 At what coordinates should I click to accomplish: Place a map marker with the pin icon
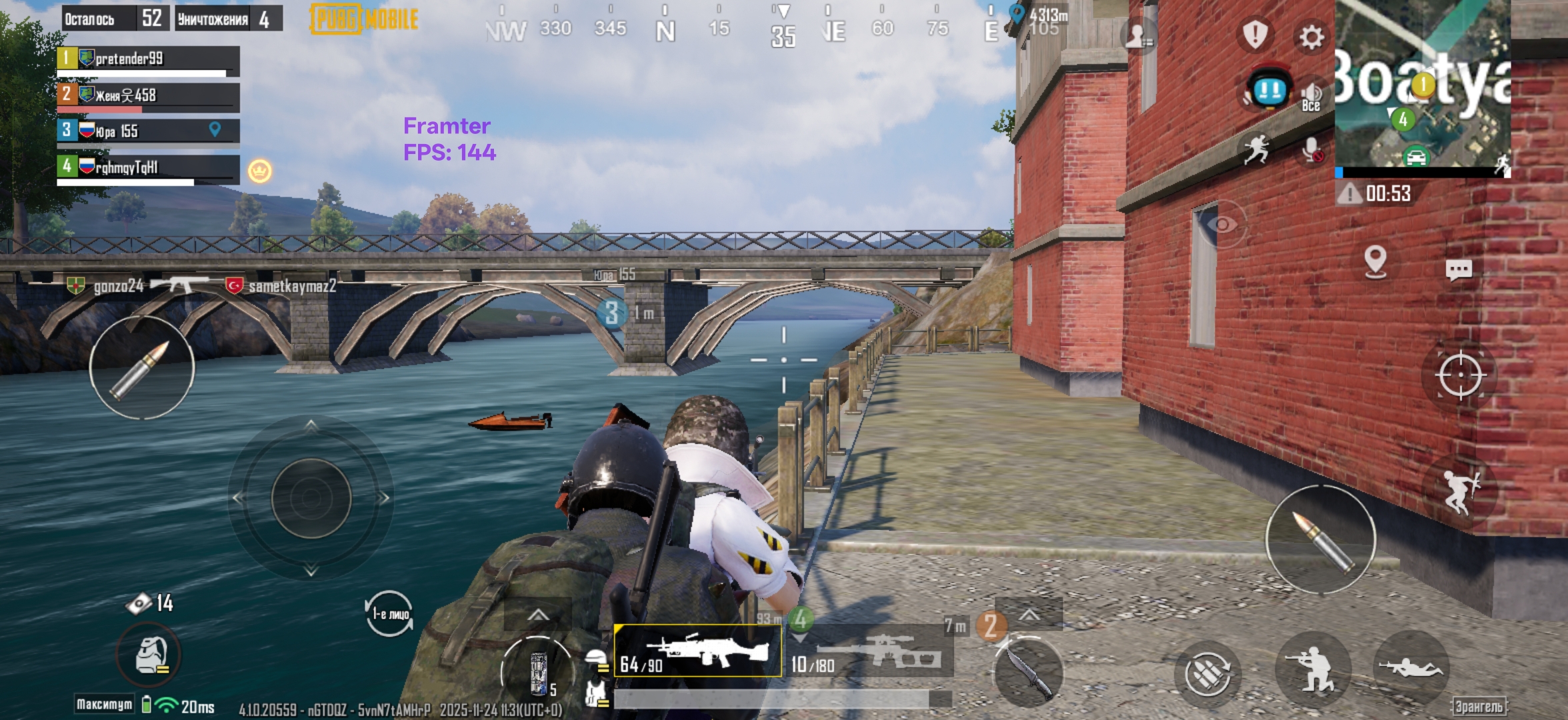(x=1375, y=261)
